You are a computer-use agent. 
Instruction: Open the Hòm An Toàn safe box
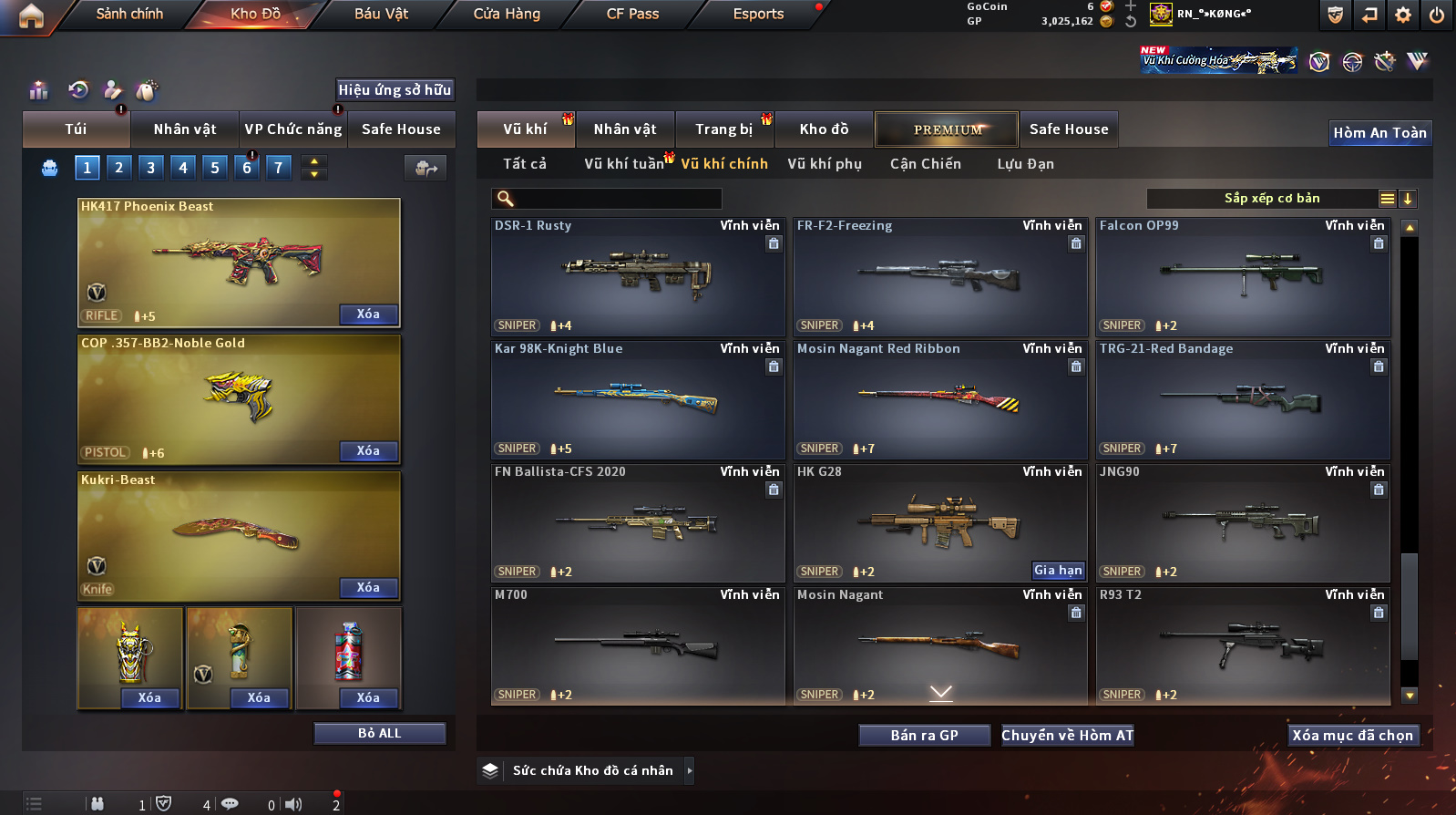1379,133
